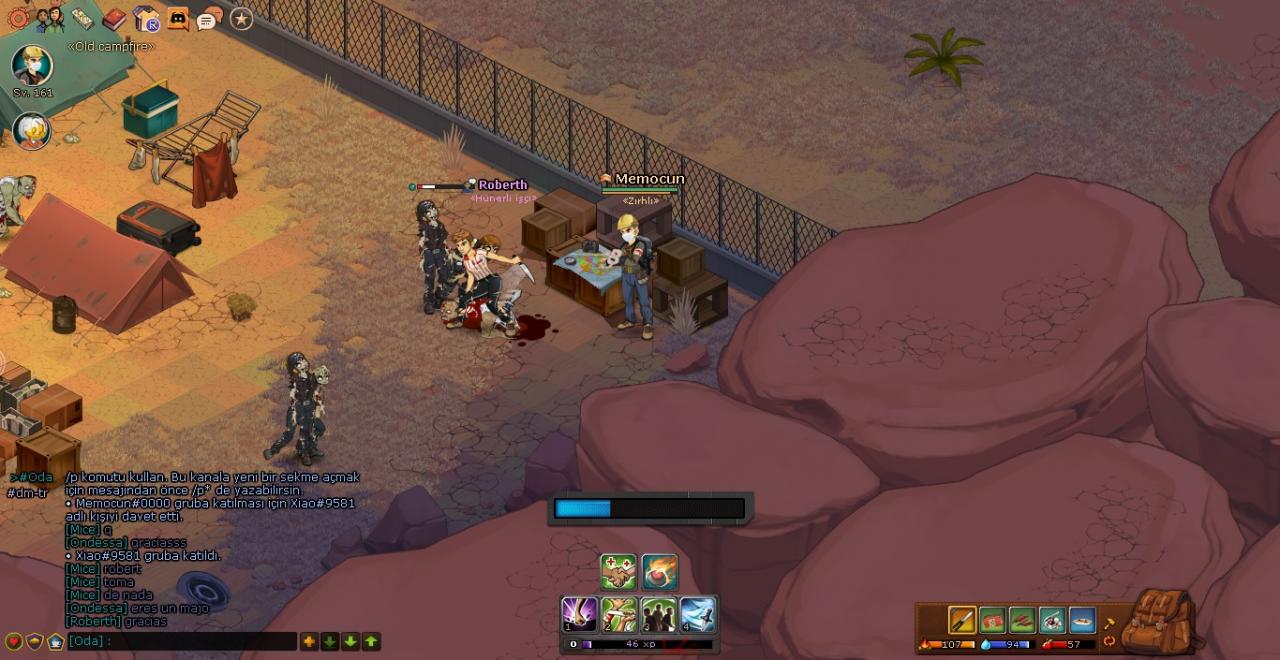Screen dimensions: 1280x660
Task: Use the group of survivors skill in slot 3
Action: point(658,614)
